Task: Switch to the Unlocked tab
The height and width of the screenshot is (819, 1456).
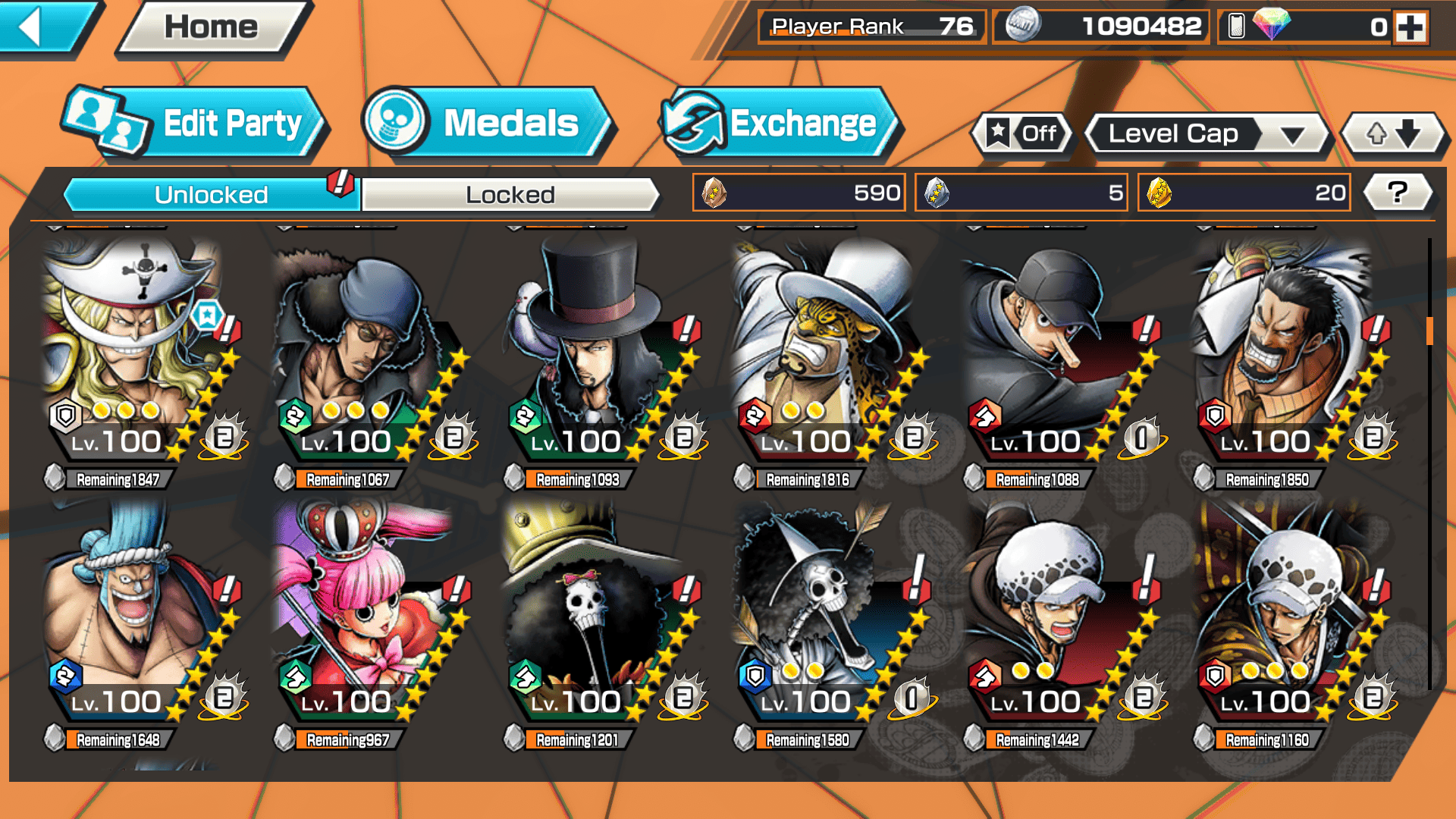Action: 210,195
